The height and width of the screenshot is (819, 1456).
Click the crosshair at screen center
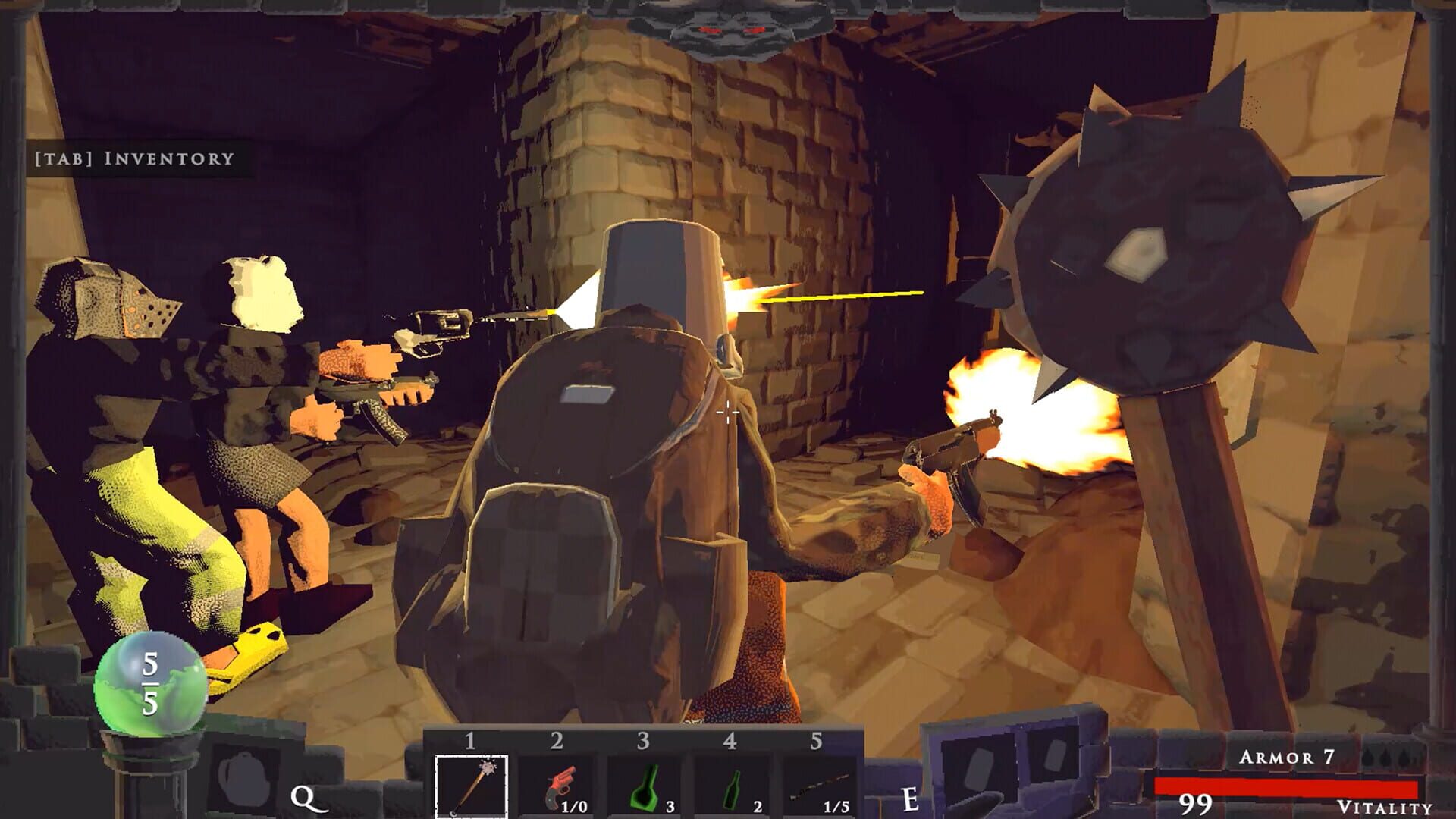[726, 411]
